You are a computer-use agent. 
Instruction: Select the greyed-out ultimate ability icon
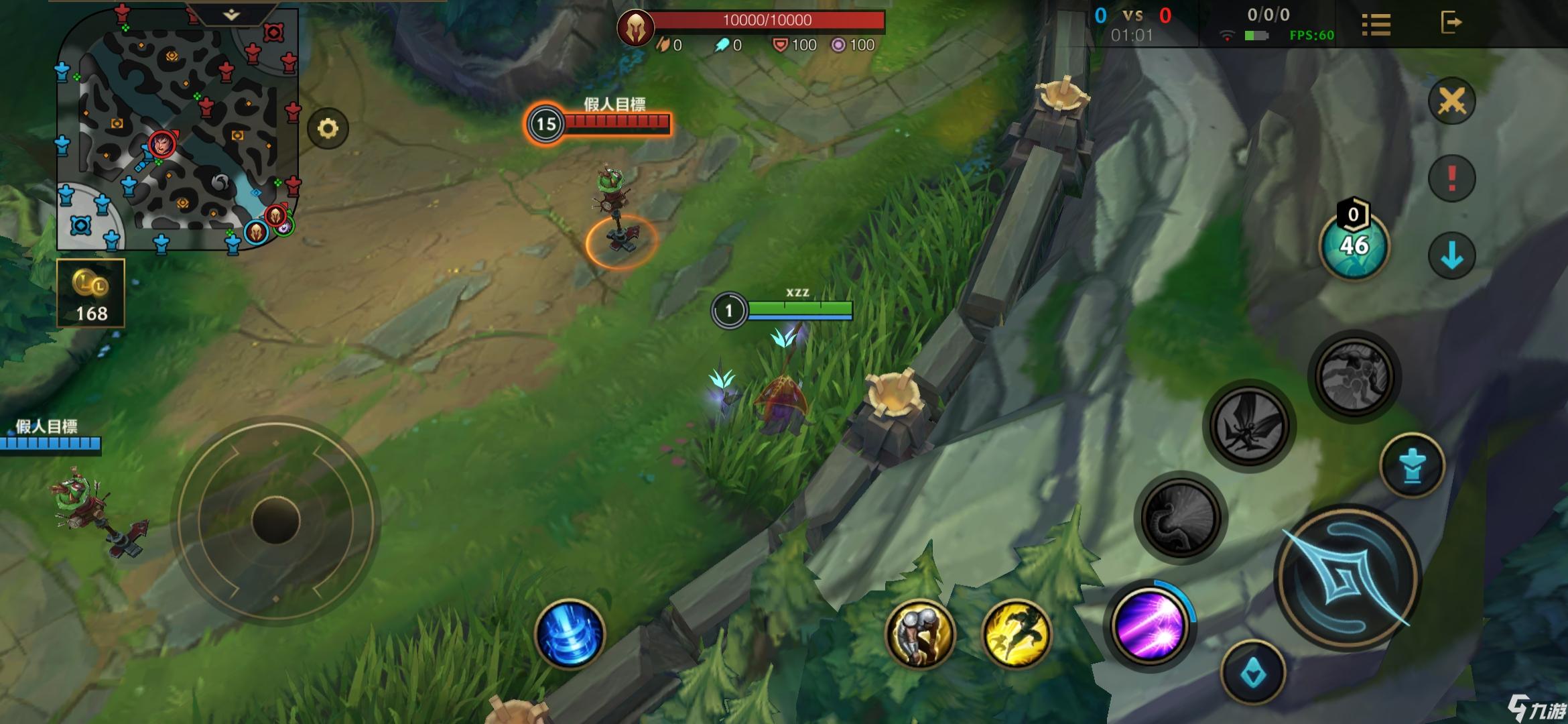point(1354,375)
